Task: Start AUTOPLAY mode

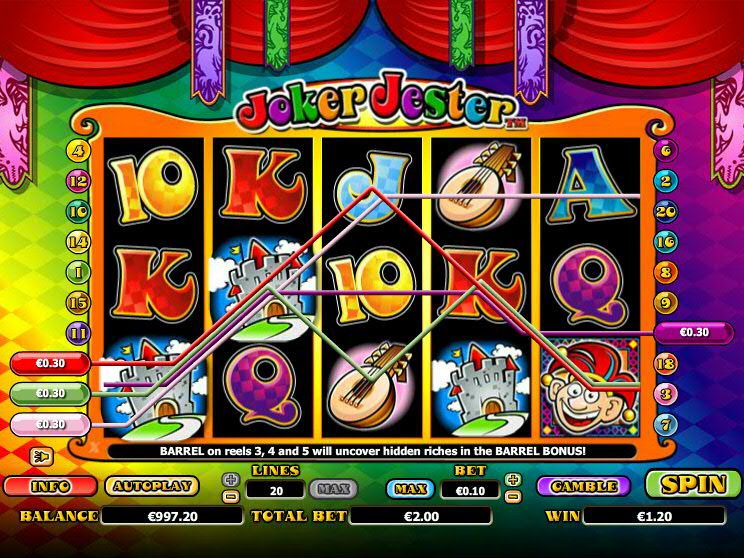Action: (151, 486)
